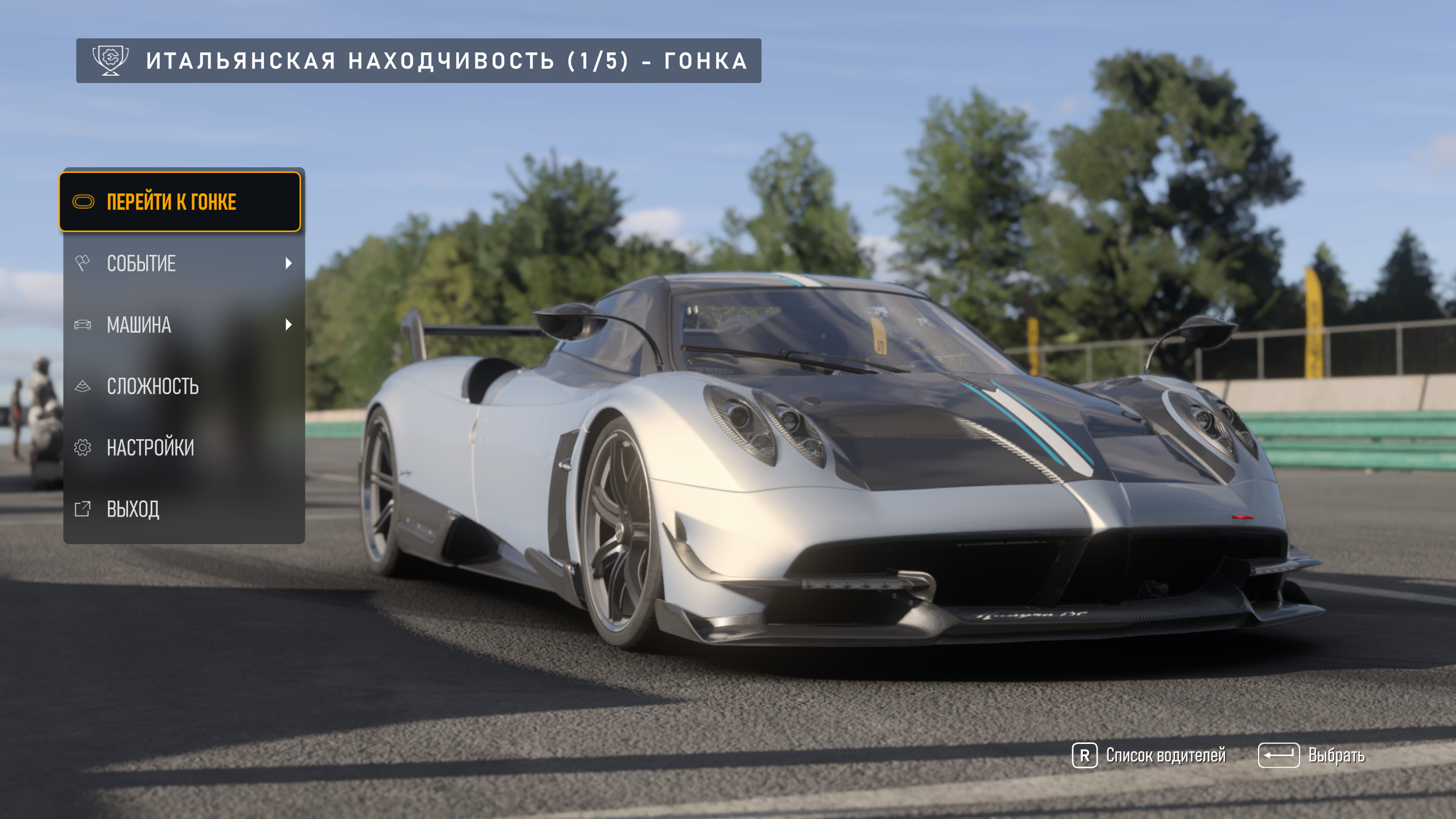
Task: Open the "Сложность" difficulty options
Action: point(183,386)
